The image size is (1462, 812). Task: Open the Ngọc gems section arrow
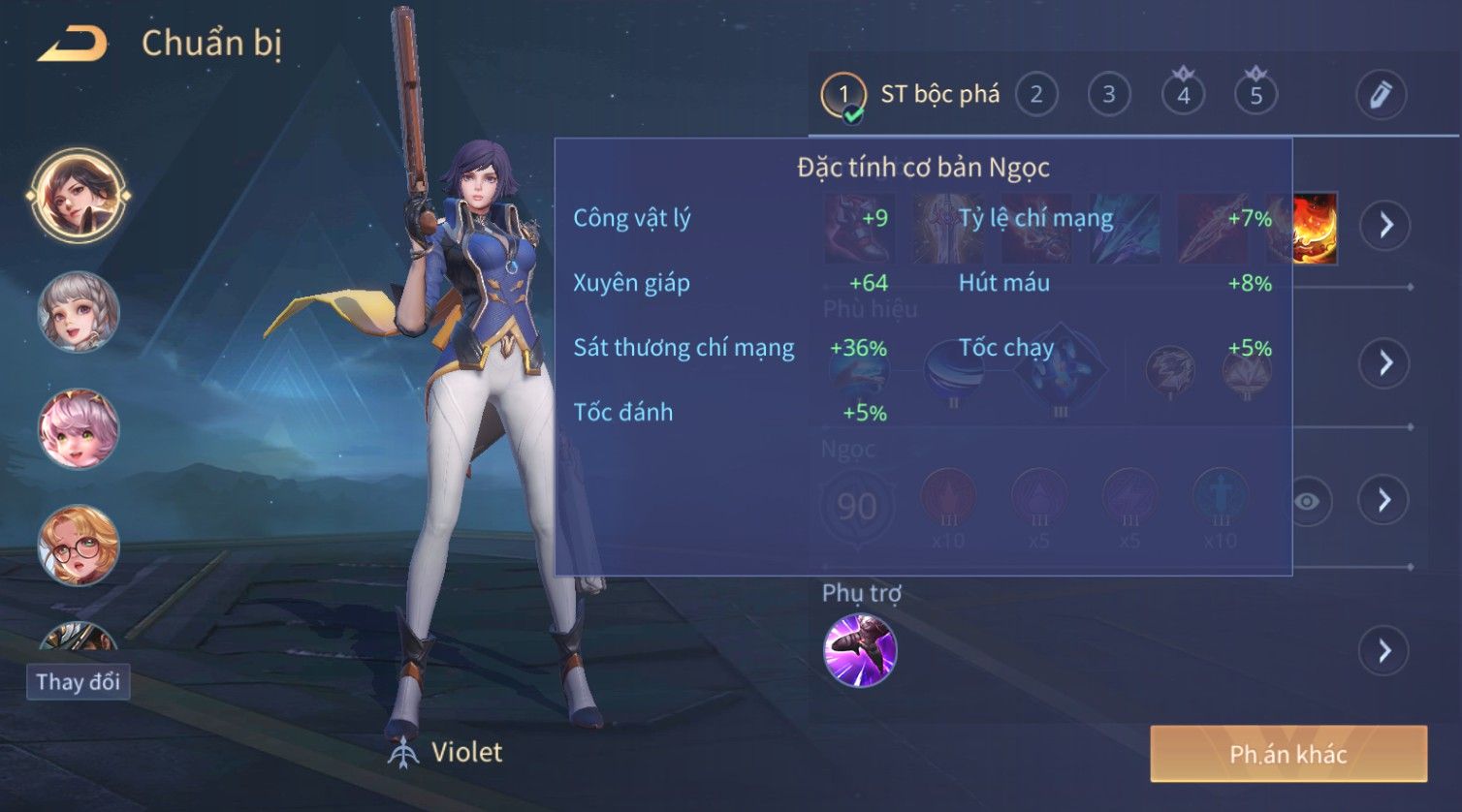click(x=1384, y=500)
